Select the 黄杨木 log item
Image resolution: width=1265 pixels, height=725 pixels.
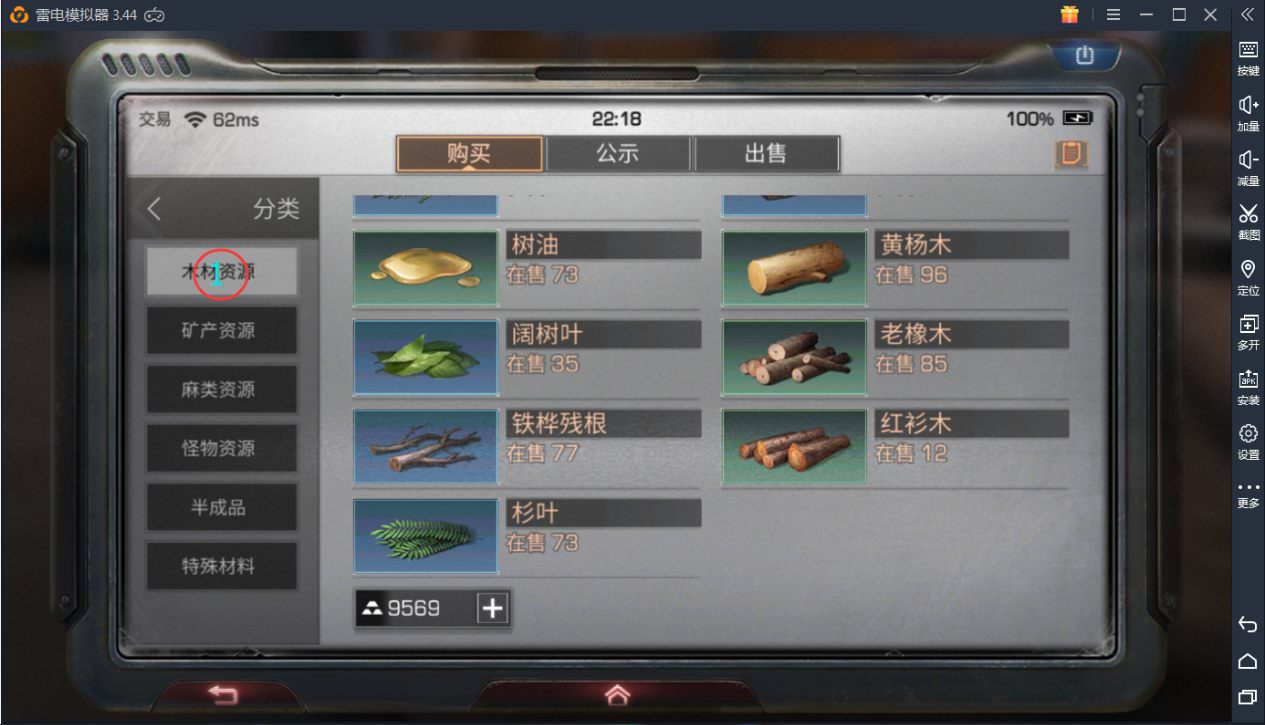click(895, 267)
